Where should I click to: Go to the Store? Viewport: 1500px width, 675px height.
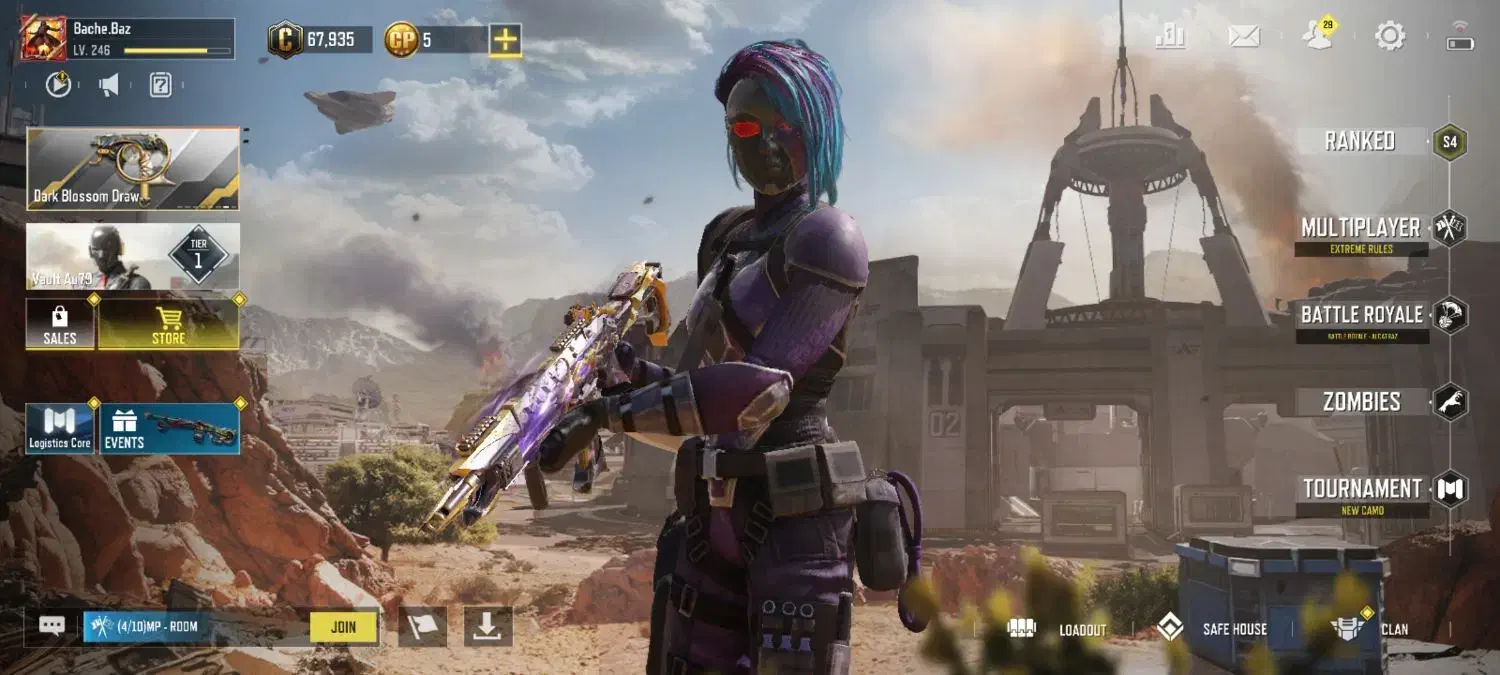[x=168, y=324]
